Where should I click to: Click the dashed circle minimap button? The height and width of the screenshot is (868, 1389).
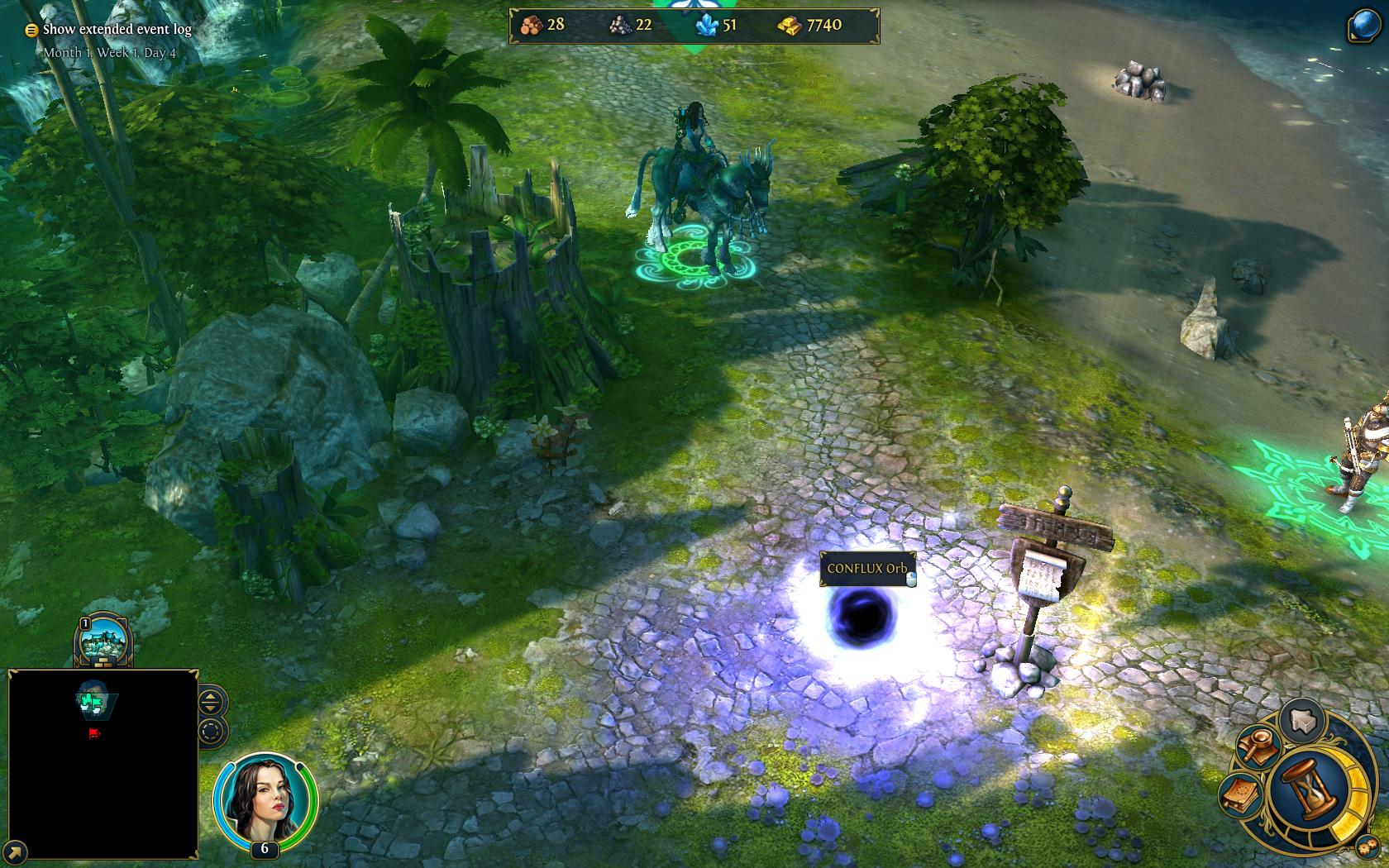(x=211, y=732)
